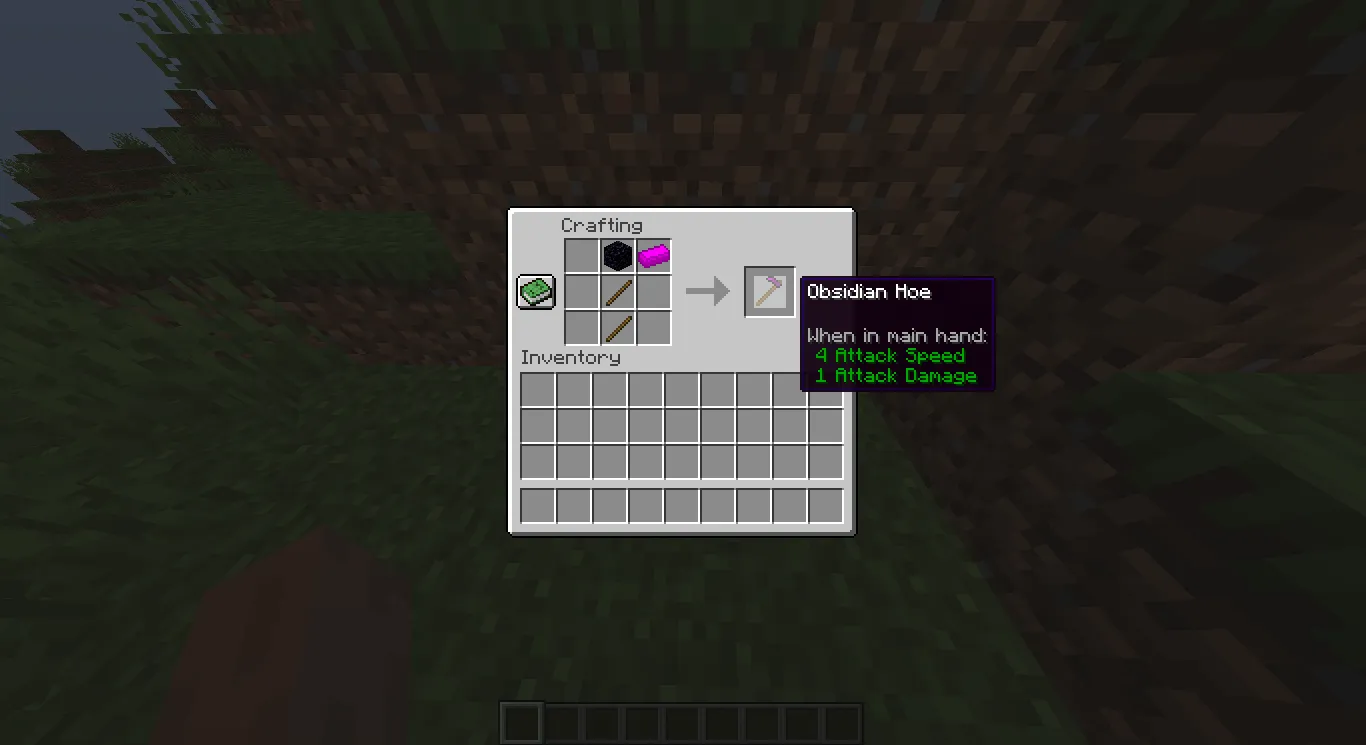Click the green 4 Attack Speed text

(890, 355)
